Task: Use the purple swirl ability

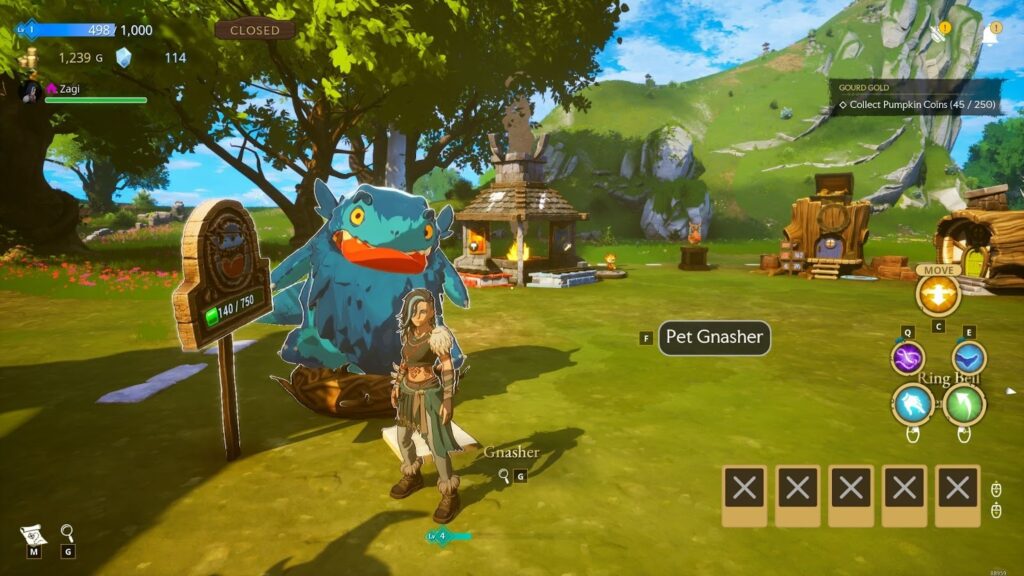Action: (x=908, y=358)
